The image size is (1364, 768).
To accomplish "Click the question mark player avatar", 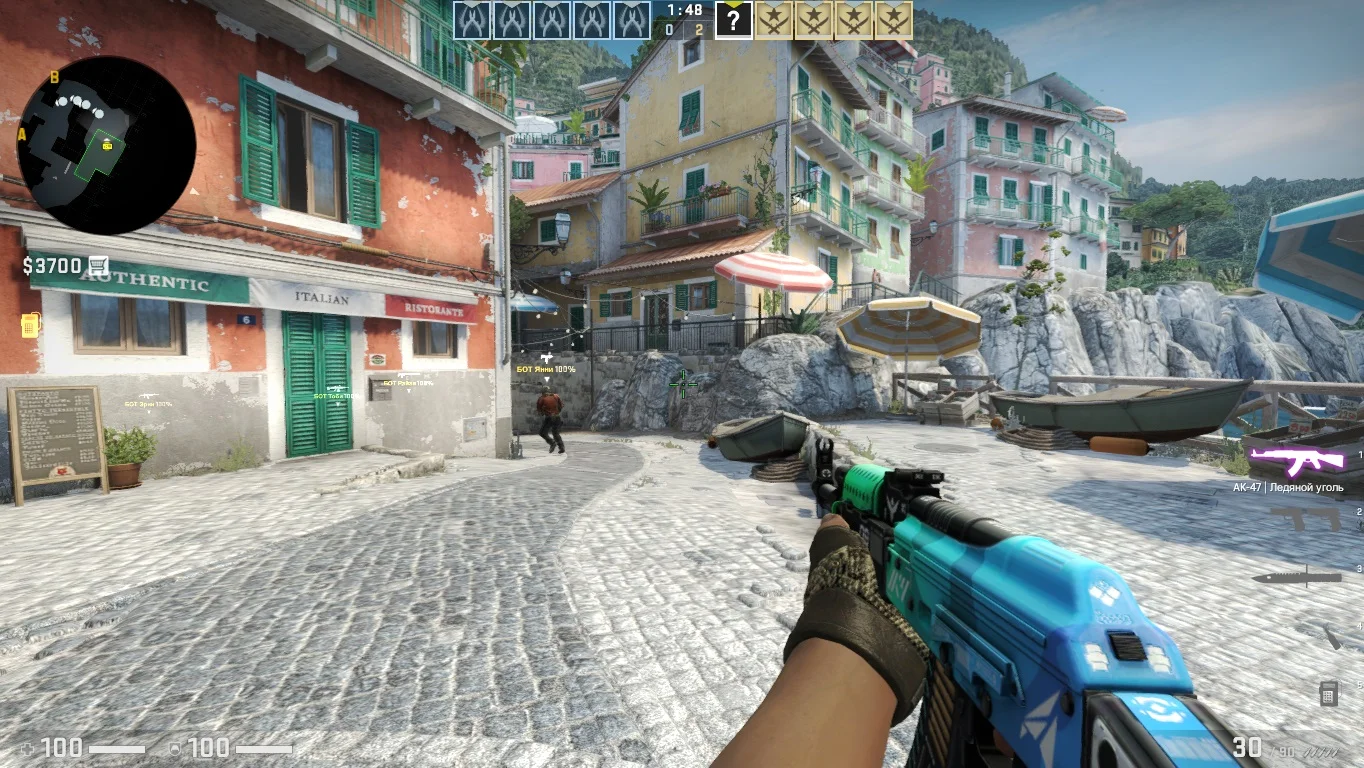I will click(x=733, y=20).
